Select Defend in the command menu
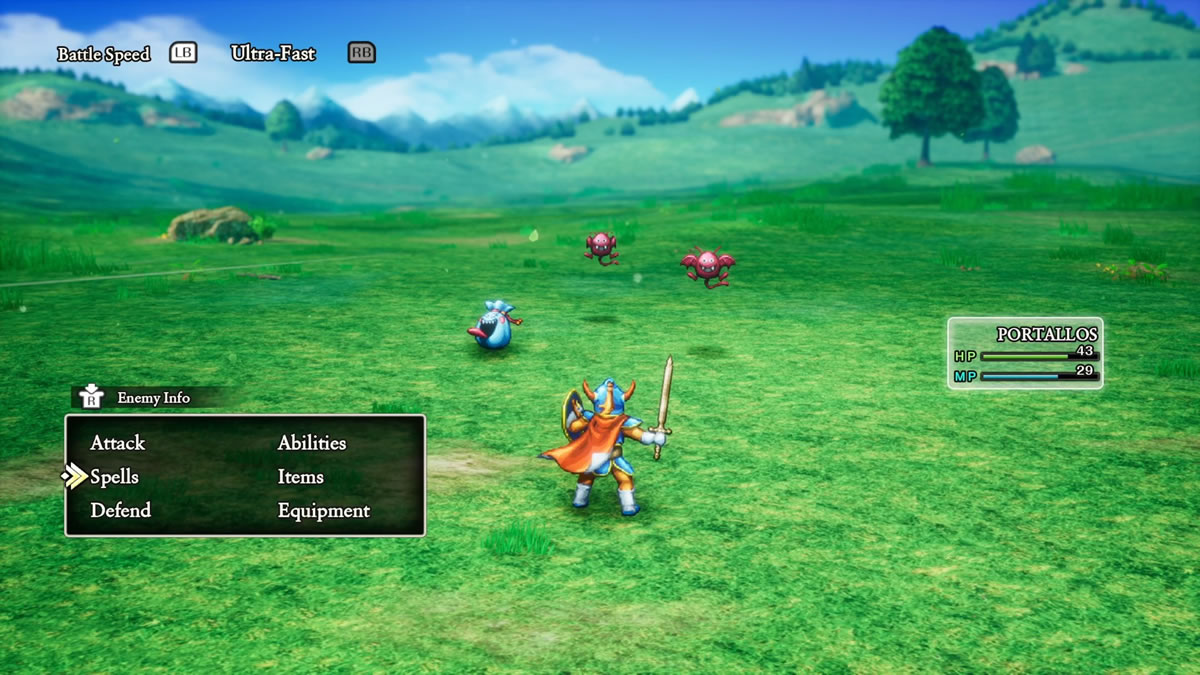1200x675 pixels. [x=120, y=510]
